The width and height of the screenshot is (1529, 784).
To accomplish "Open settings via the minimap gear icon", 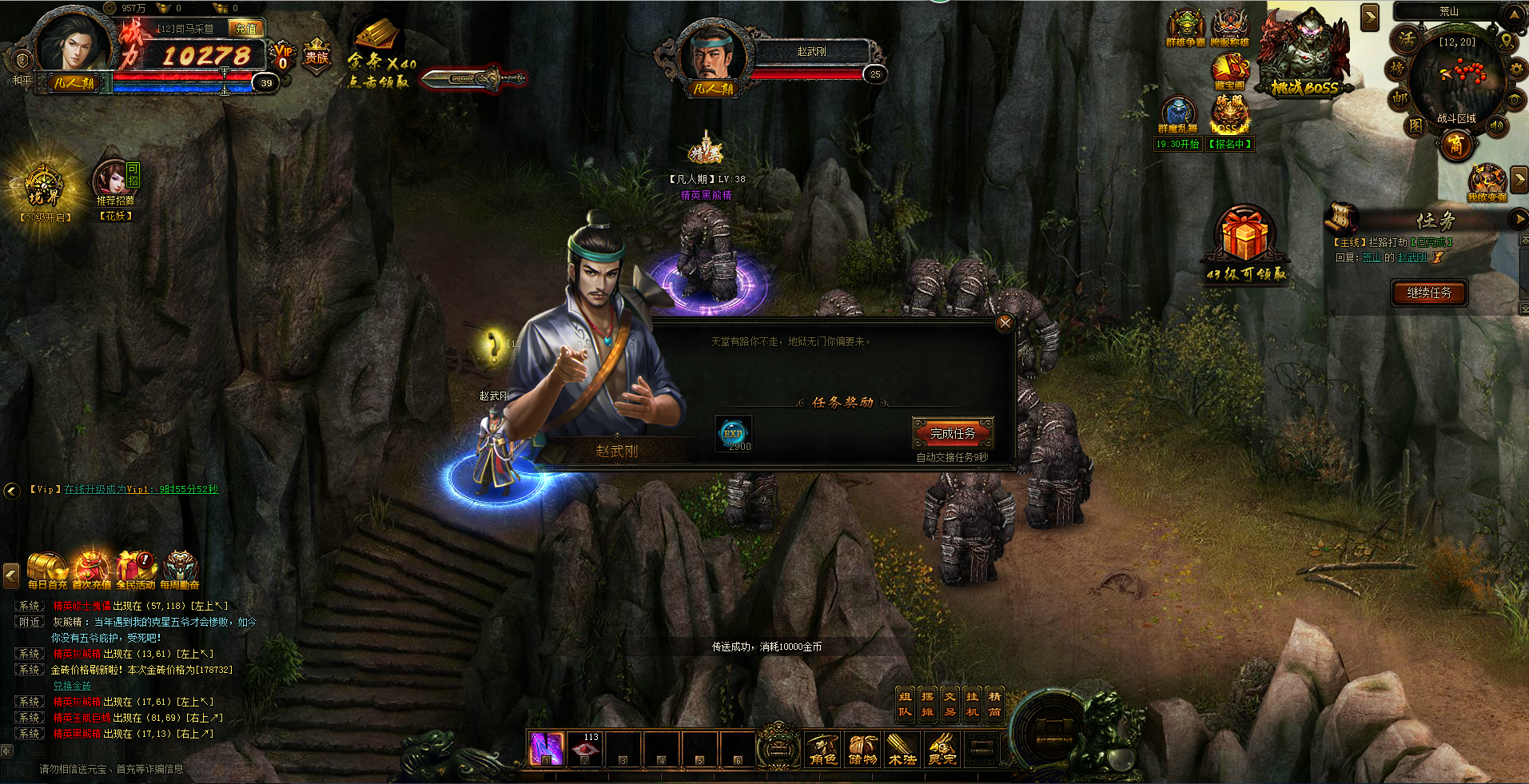I will (x=1515, y=70).
